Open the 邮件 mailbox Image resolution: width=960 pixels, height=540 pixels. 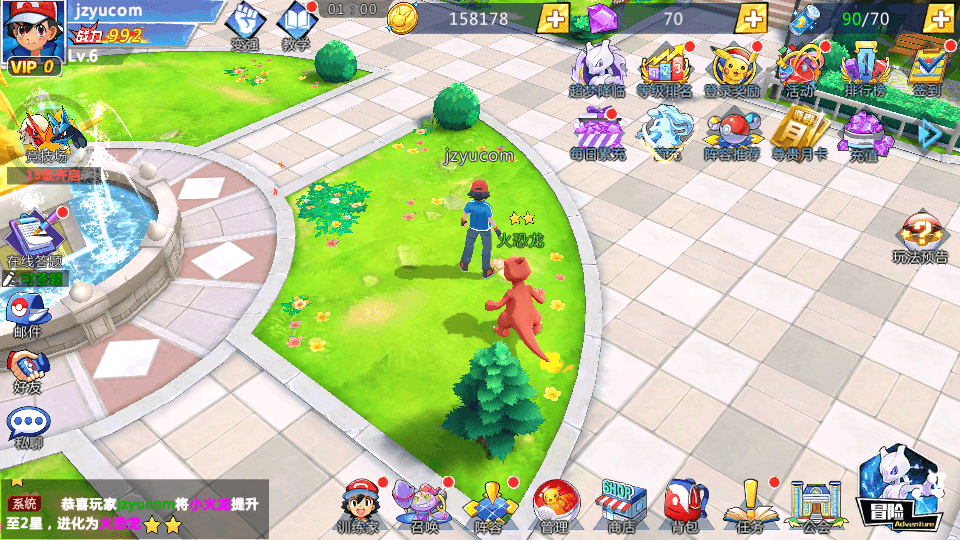coord(28,314)
